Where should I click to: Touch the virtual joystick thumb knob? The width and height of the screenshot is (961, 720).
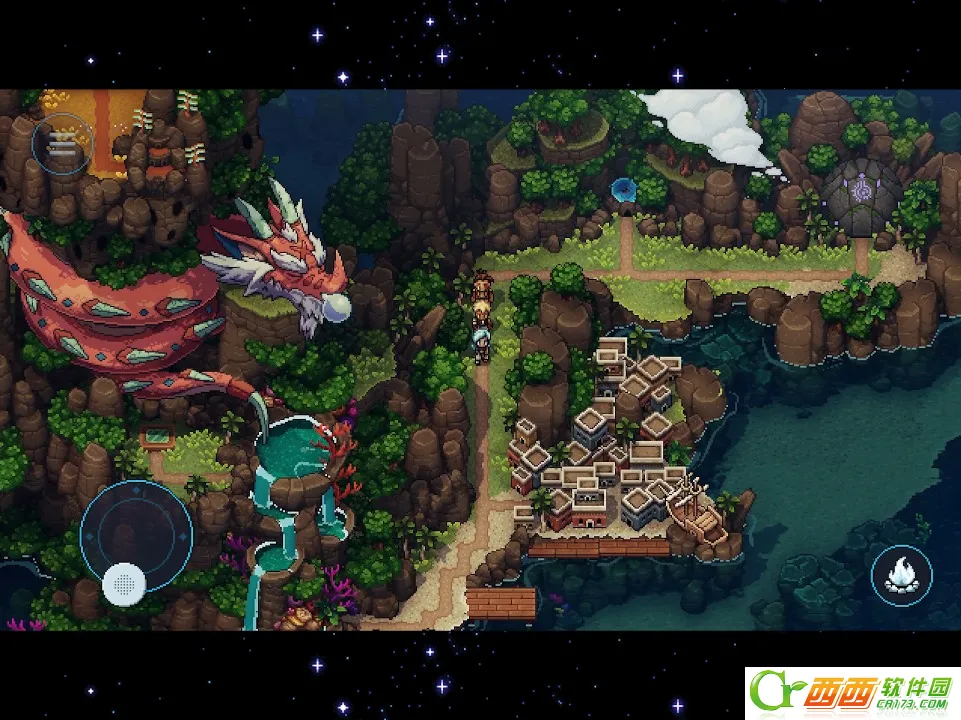124,582
